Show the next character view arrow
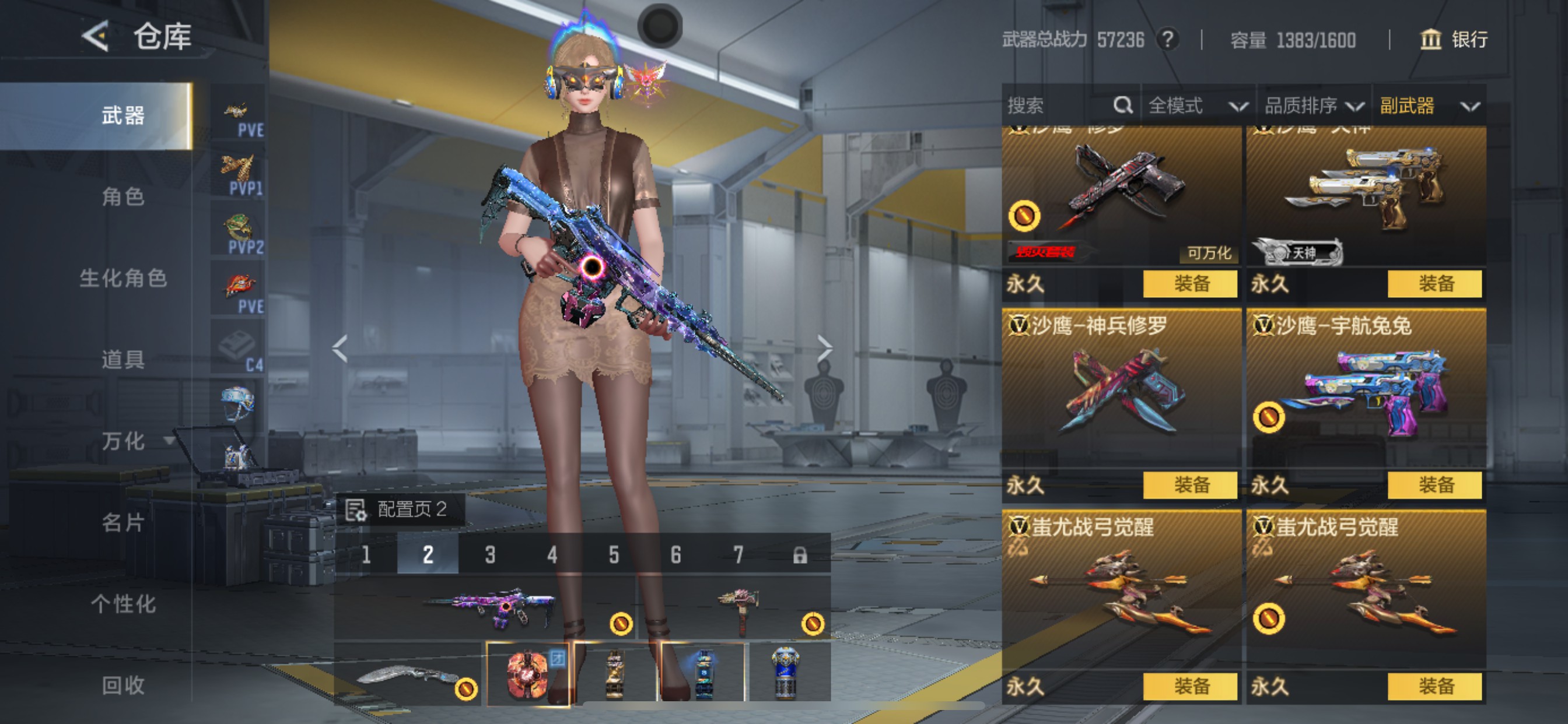 tap(824, 349)
